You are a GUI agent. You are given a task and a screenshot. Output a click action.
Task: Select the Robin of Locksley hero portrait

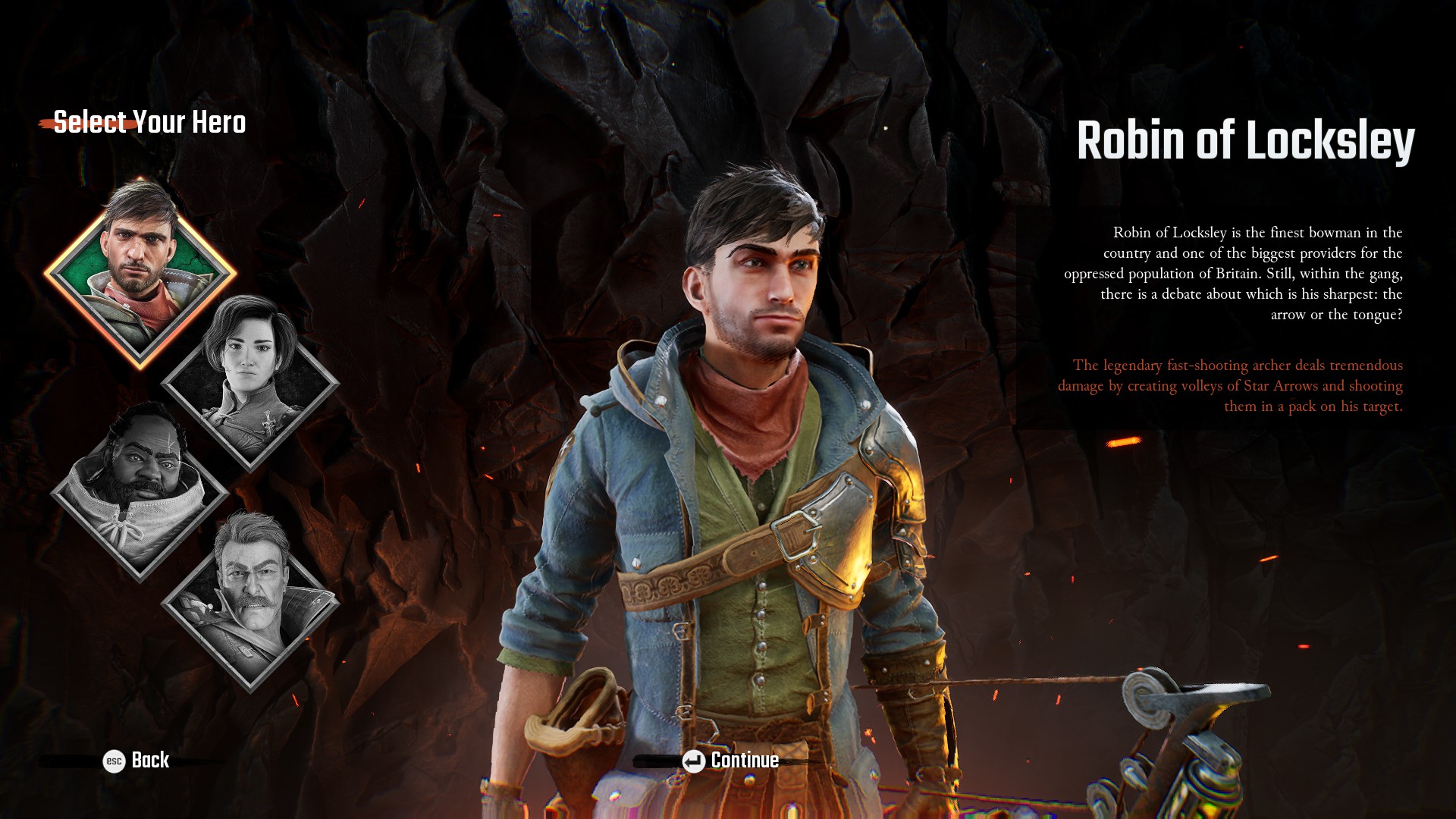[x=140, y=271]
